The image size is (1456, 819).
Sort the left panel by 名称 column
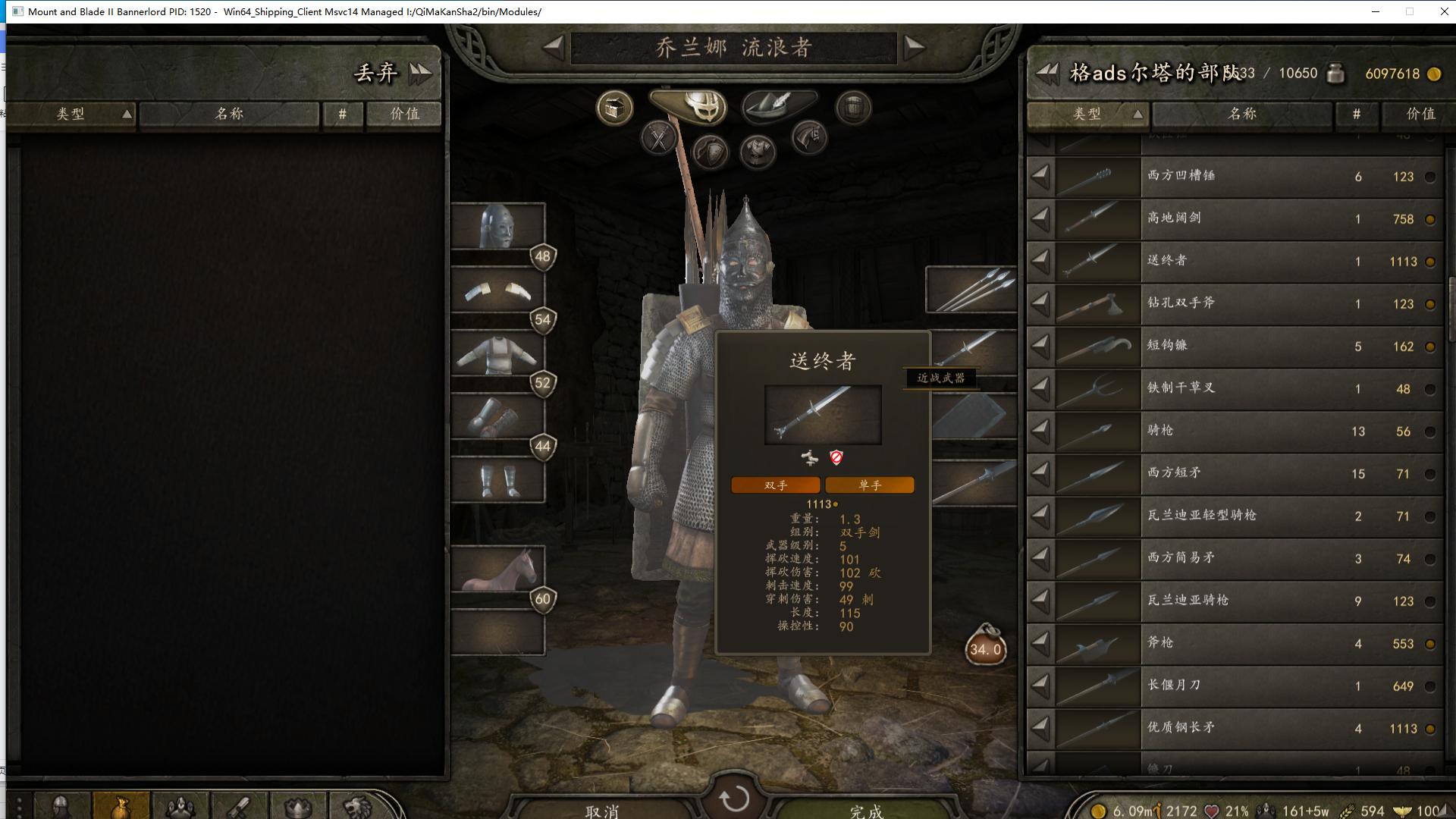pyautogui.click(x=229, y=114)
